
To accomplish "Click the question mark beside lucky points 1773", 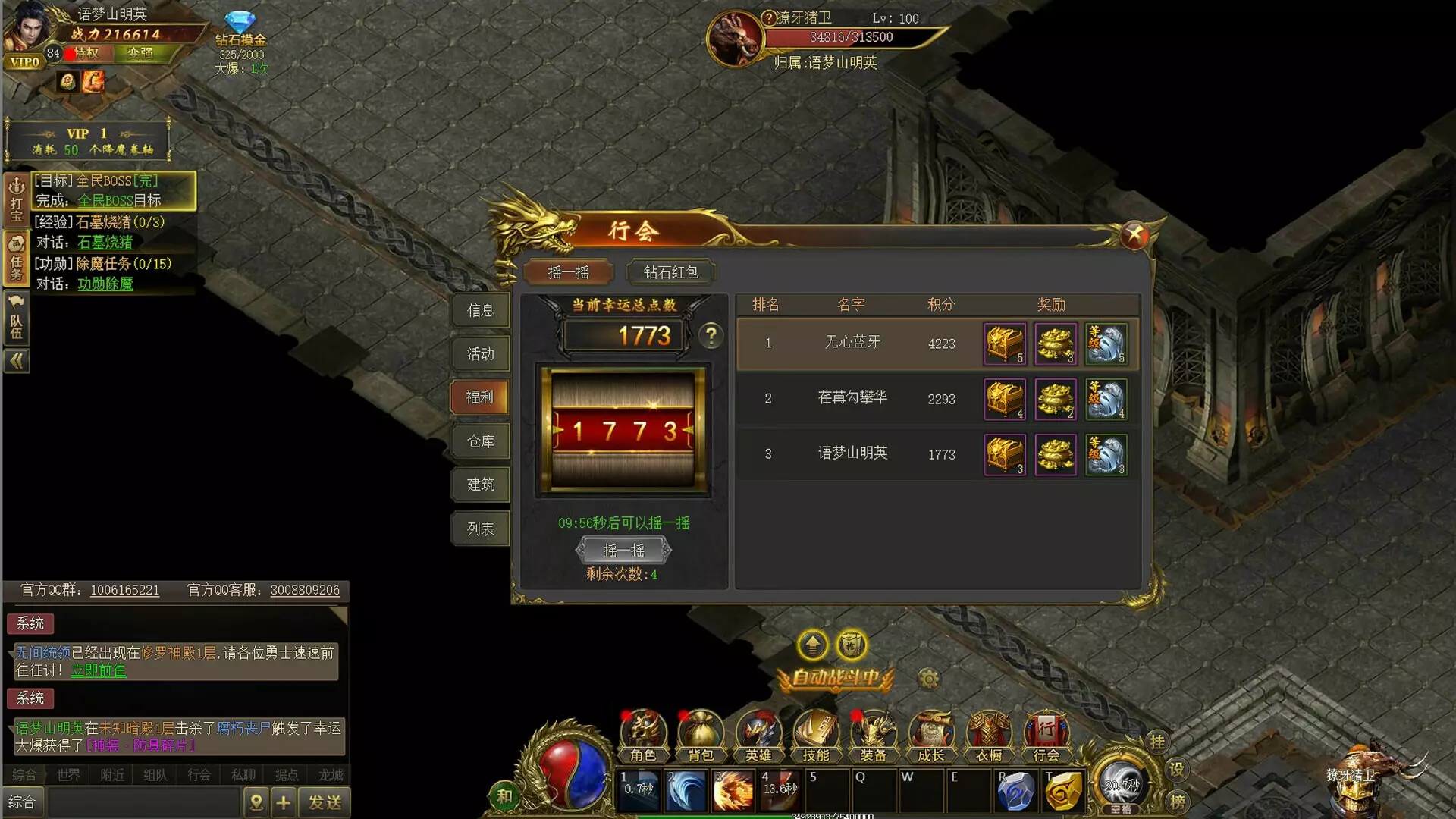I will (x=711, y=336).
